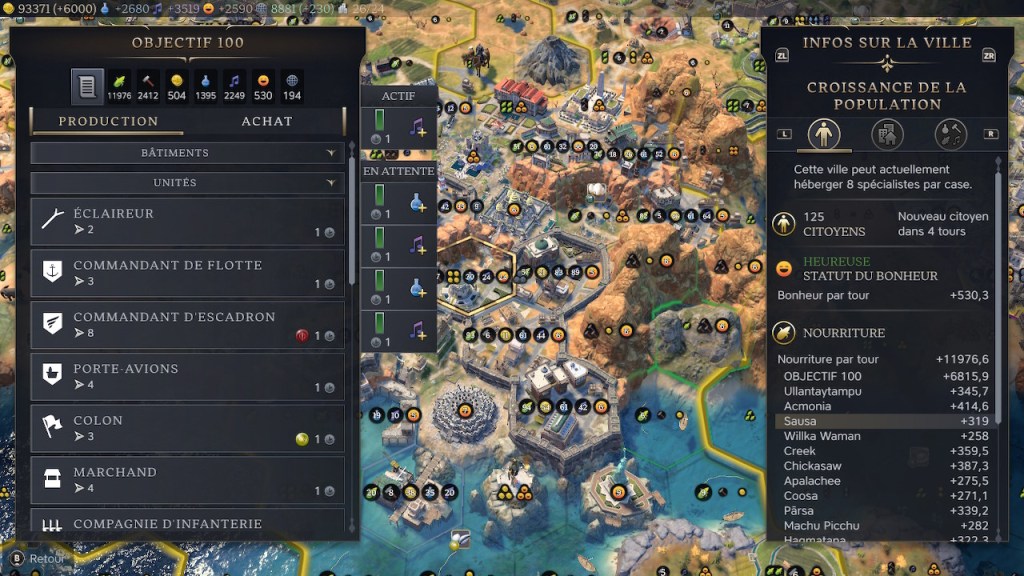Image resolution: width=1024 pixels, height=576 pixels.
Task: Select the Chickasaw food row
Action: pyautogui.click(x=885, y=466)
